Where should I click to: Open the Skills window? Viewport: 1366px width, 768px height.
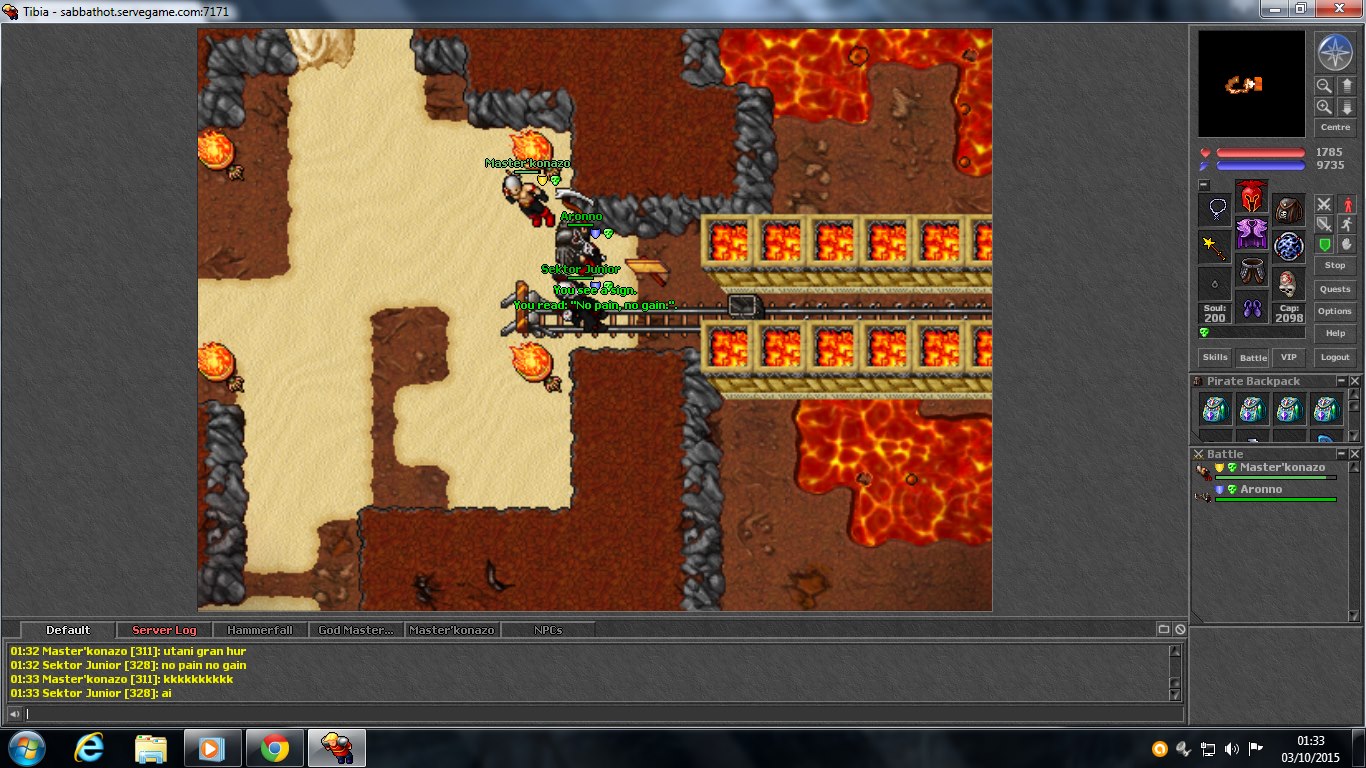(x=1215, y=357)
